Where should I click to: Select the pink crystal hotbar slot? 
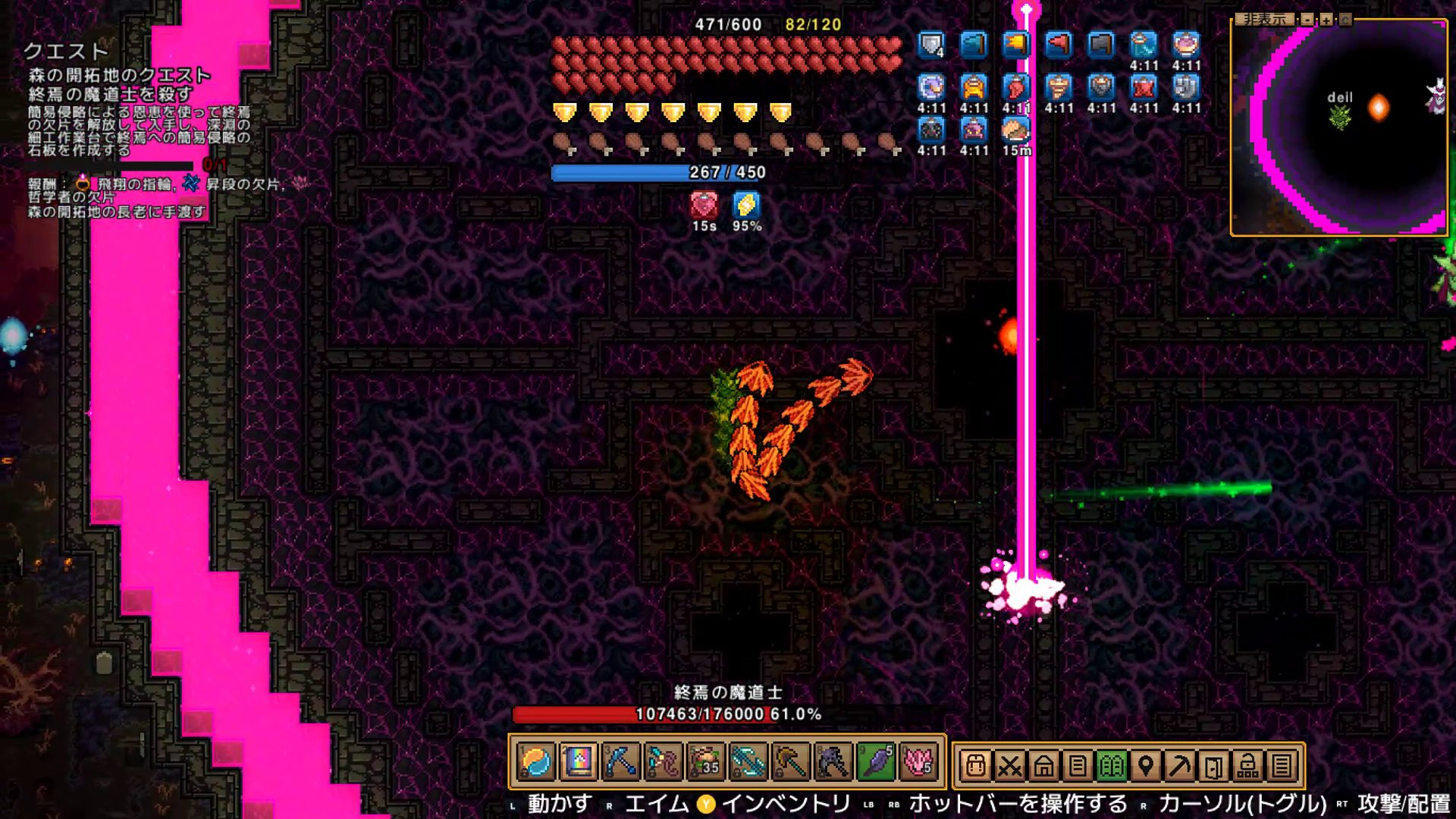(918, 763)
